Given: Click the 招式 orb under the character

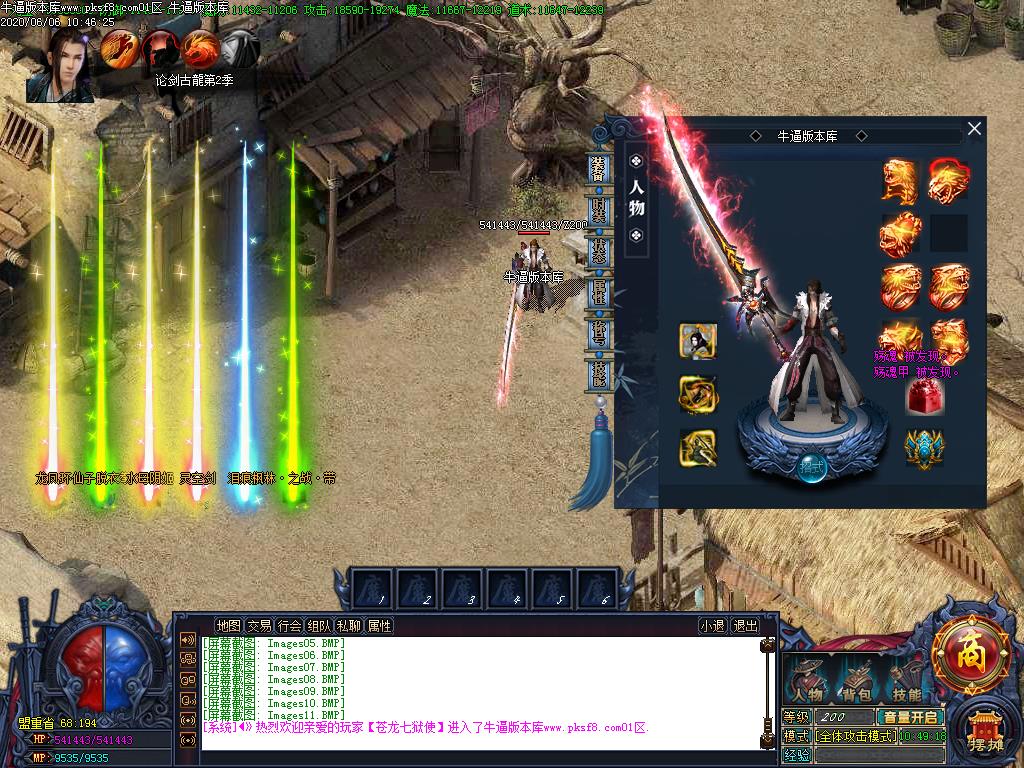Looking at the screenshot, I should (812, 467).
